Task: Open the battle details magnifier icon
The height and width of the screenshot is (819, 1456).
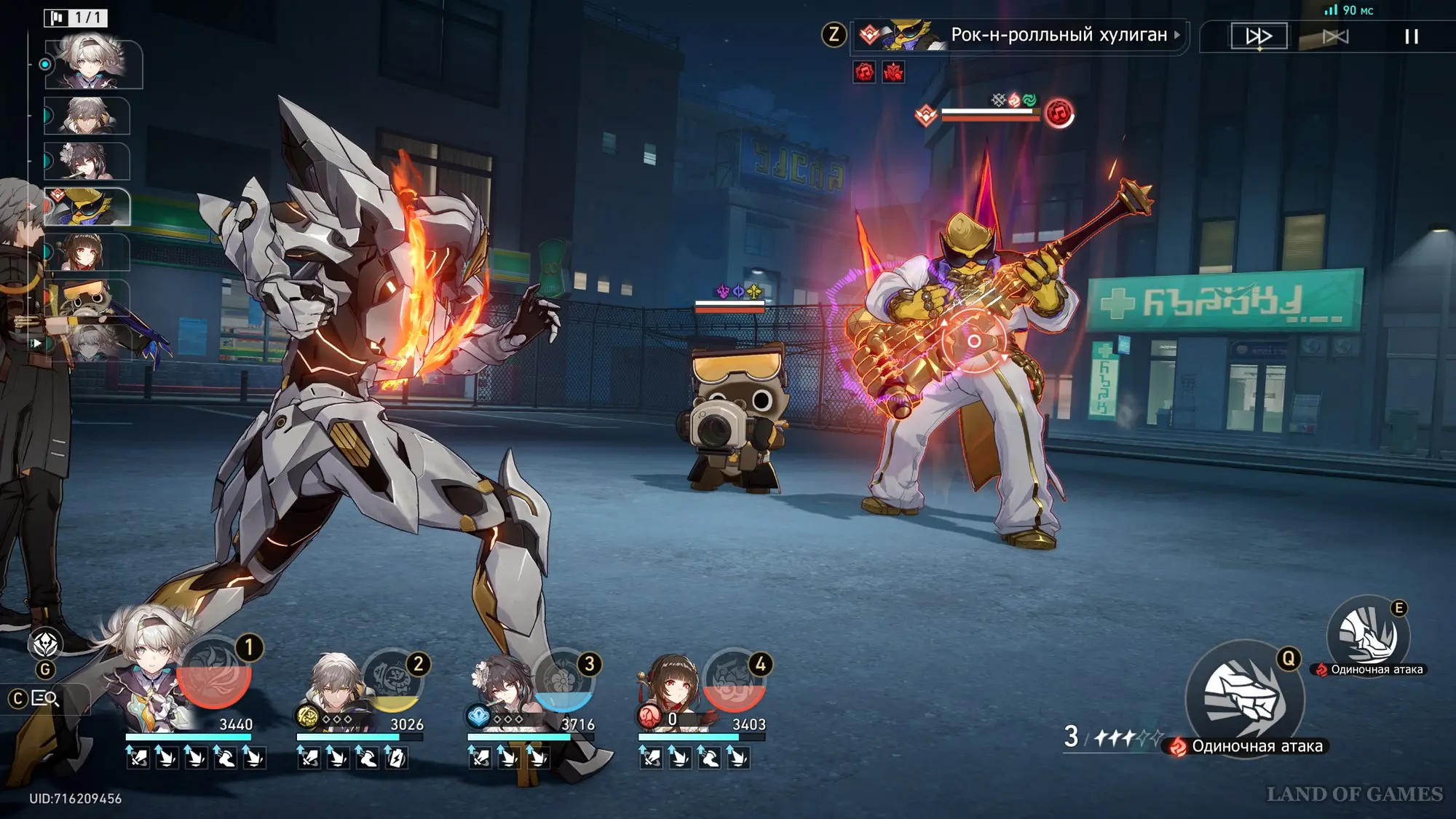Action: coord(45,699)
